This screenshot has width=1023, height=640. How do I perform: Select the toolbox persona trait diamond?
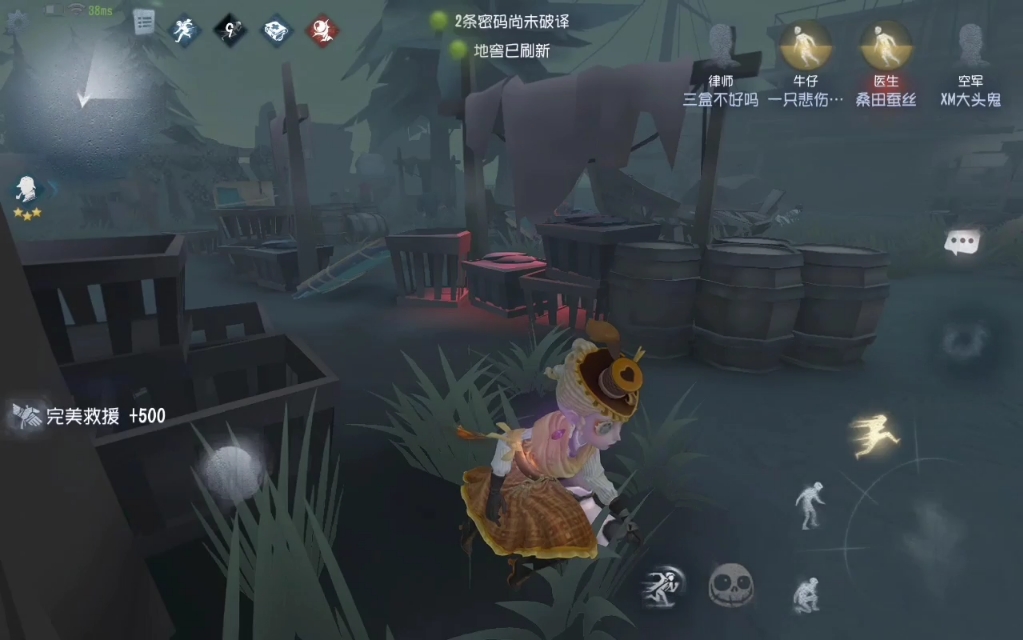click(276, 30)
